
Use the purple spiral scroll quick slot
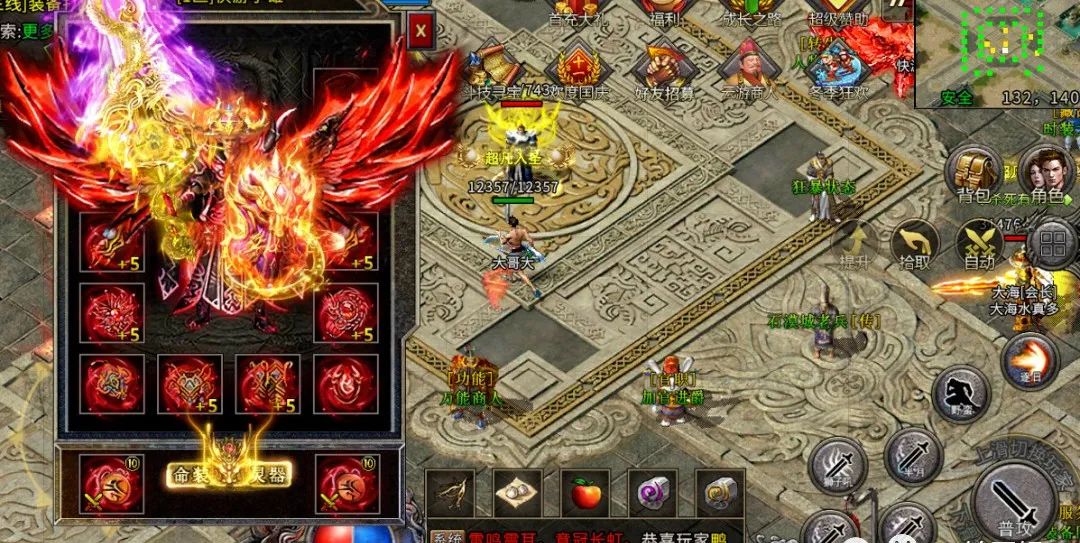coord(652,492)
